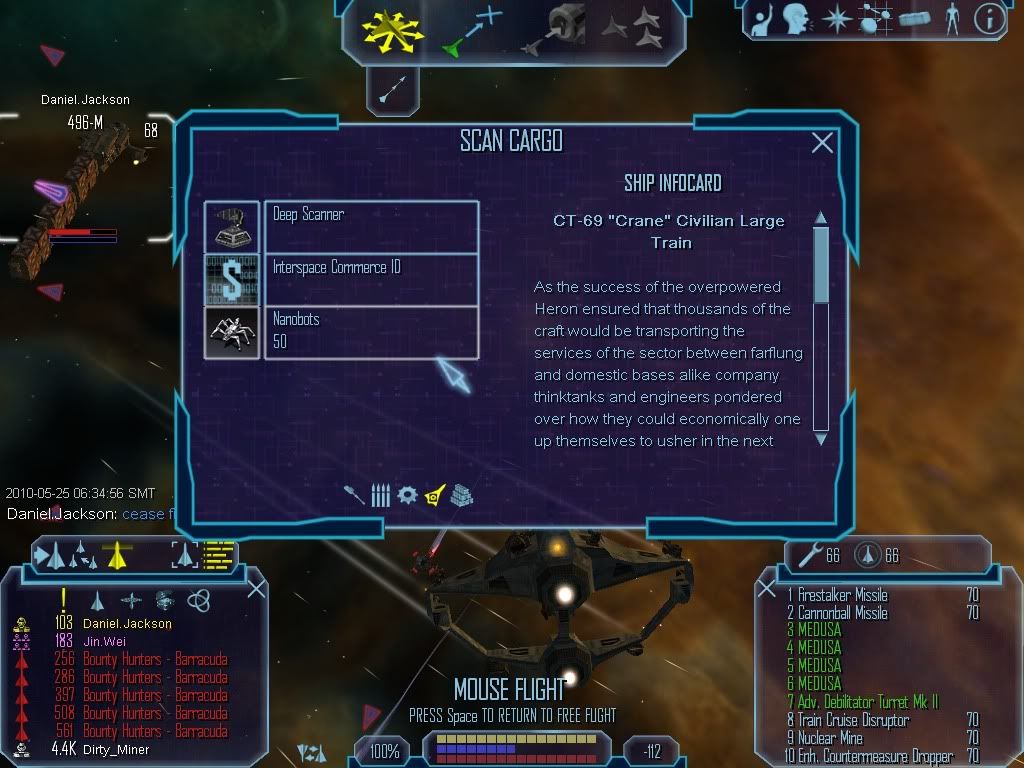Close the Scan Cargo window
This screenshot has height=768, width=1024.
pos(822,143)
